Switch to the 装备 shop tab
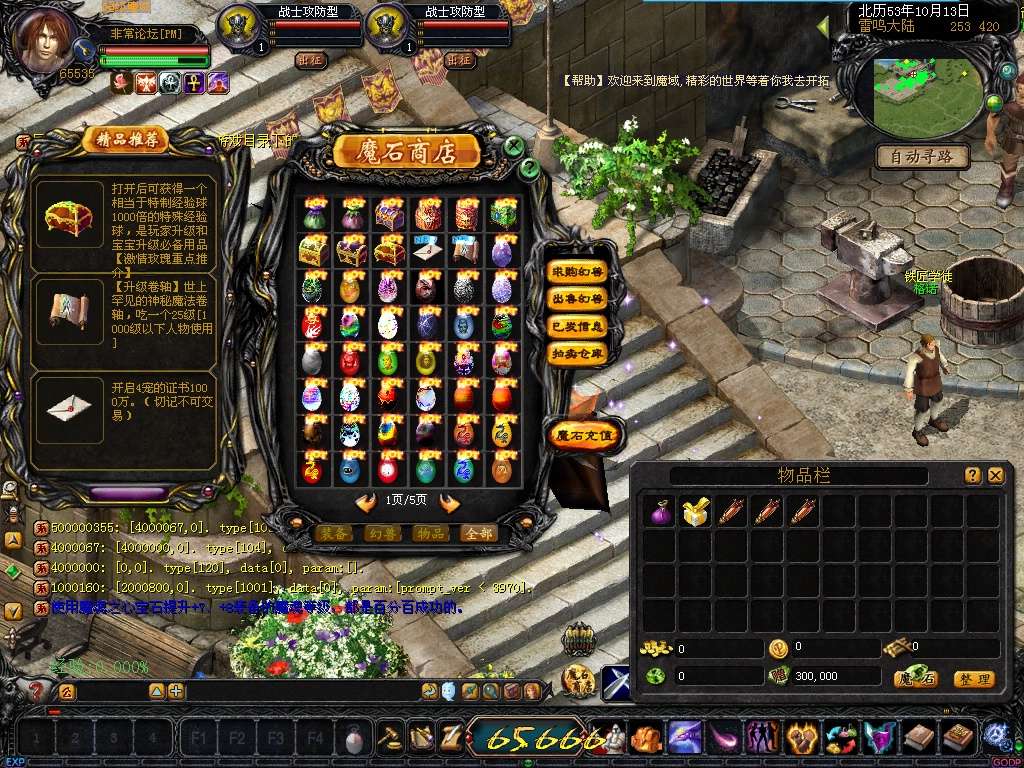 pos(333,533)
